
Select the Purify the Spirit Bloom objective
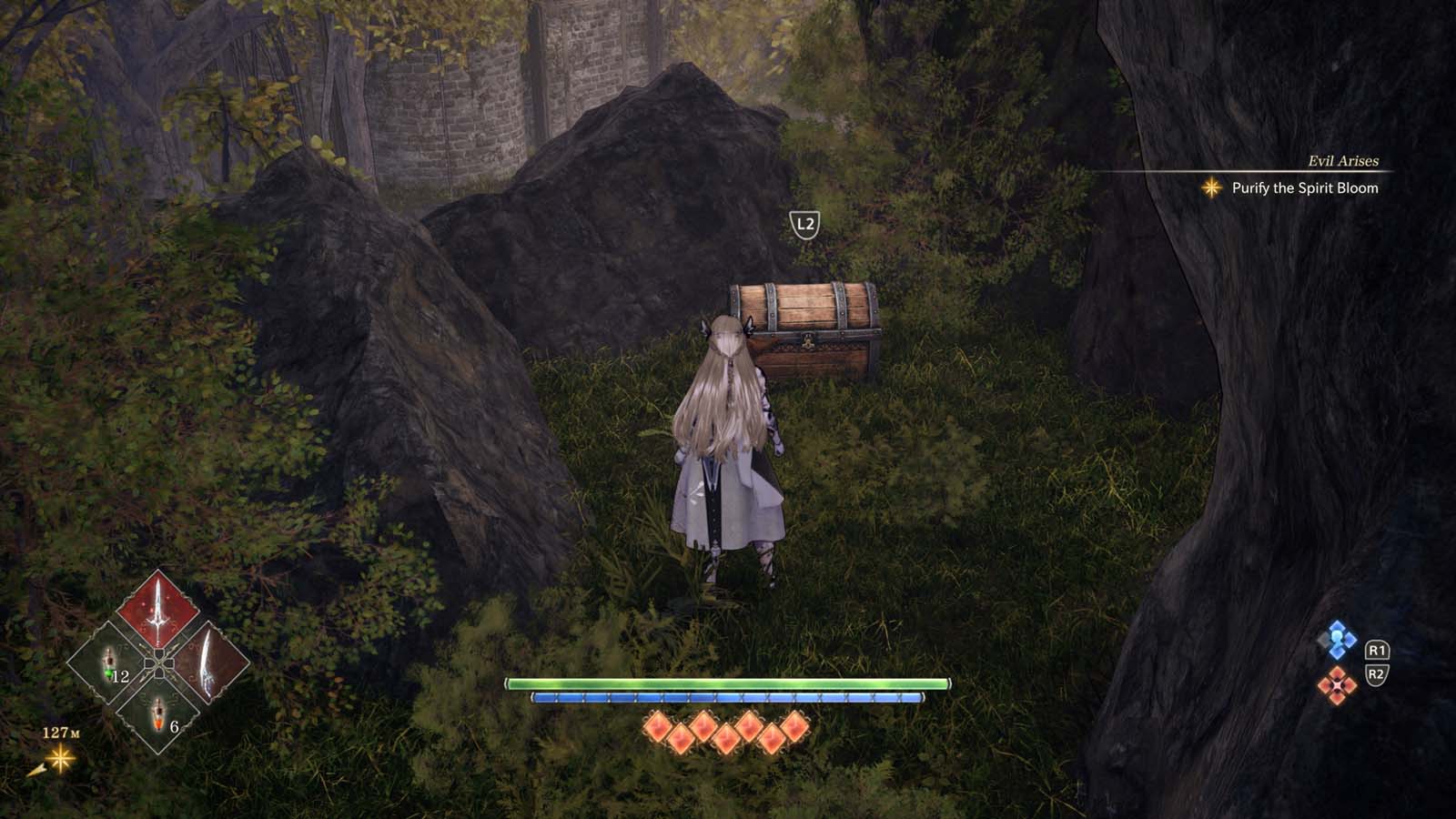coord(1304,188)
